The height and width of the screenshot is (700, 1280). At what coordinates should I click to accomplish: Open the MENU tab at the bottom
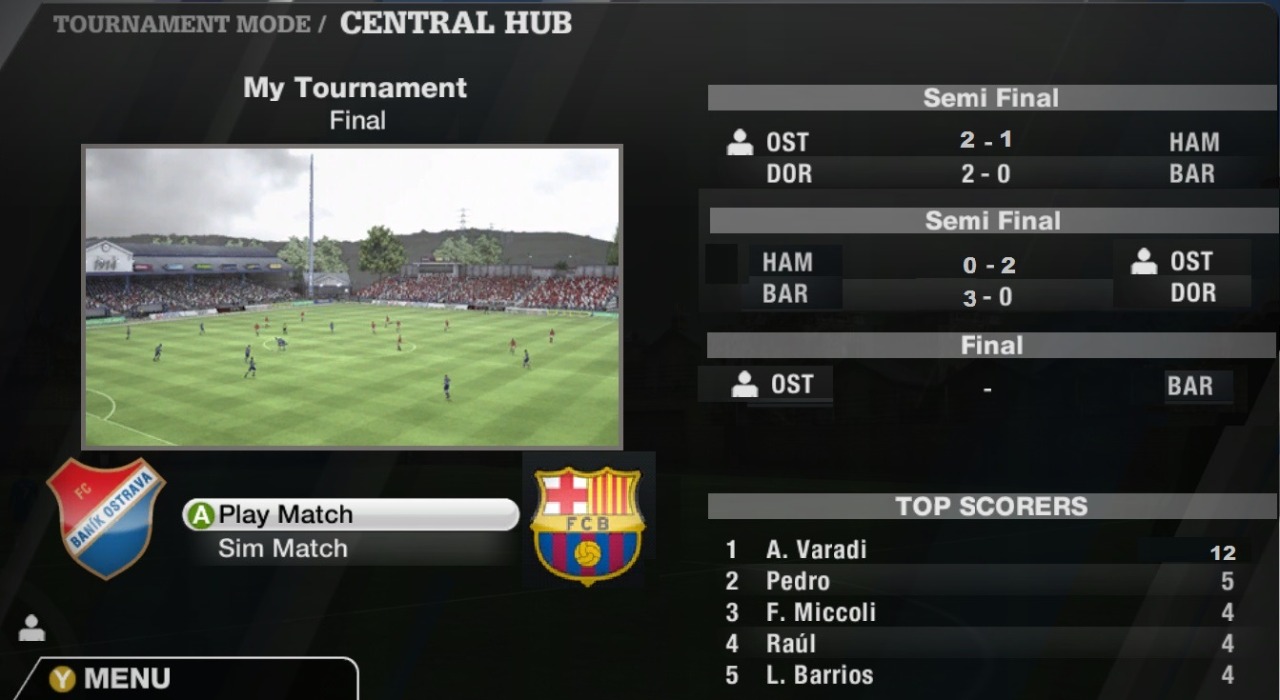point(127,679)
